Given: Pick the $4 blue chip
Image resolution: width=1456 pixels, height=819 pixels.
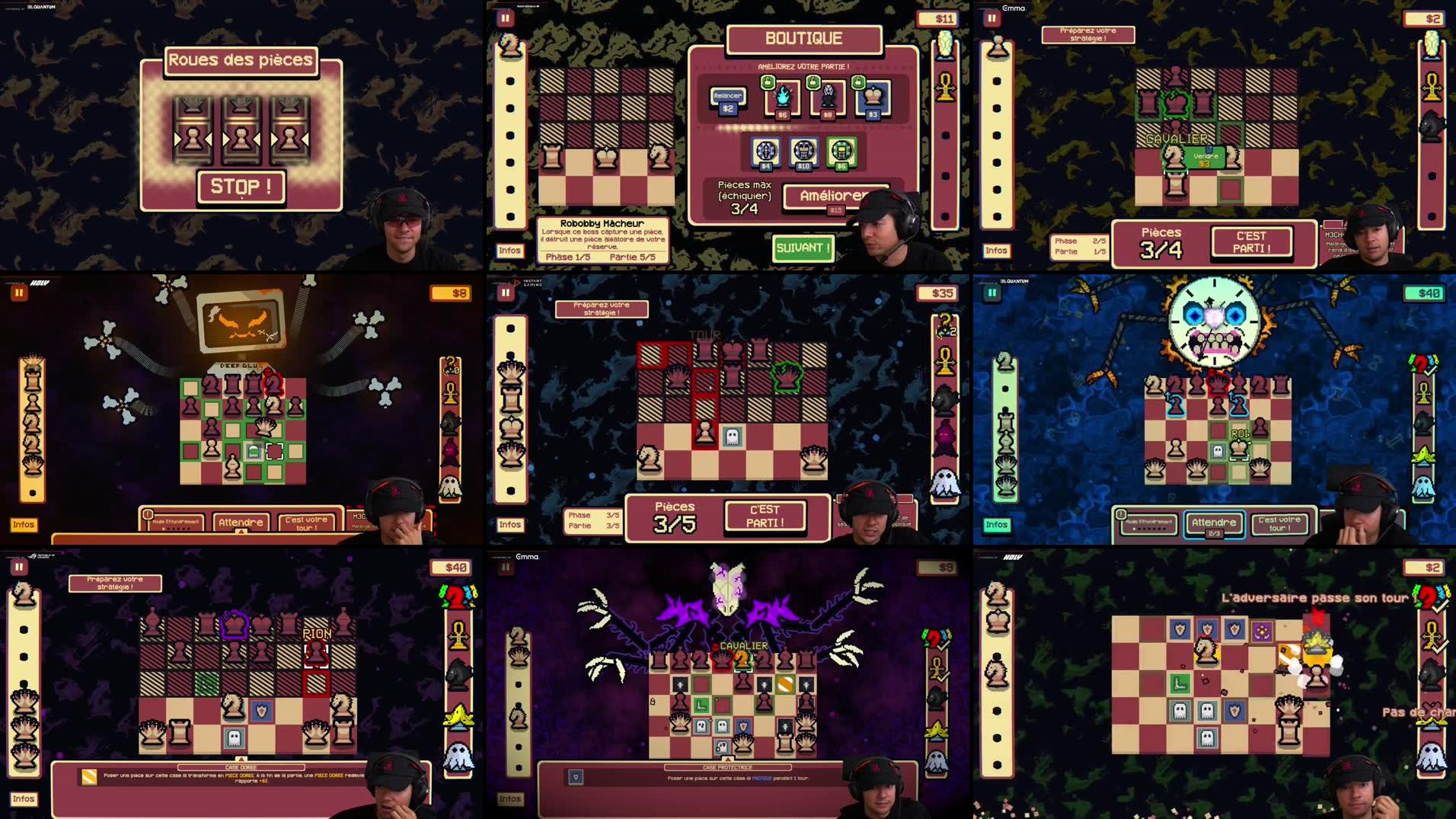Looking at the screenshot, I should [765, 151].
